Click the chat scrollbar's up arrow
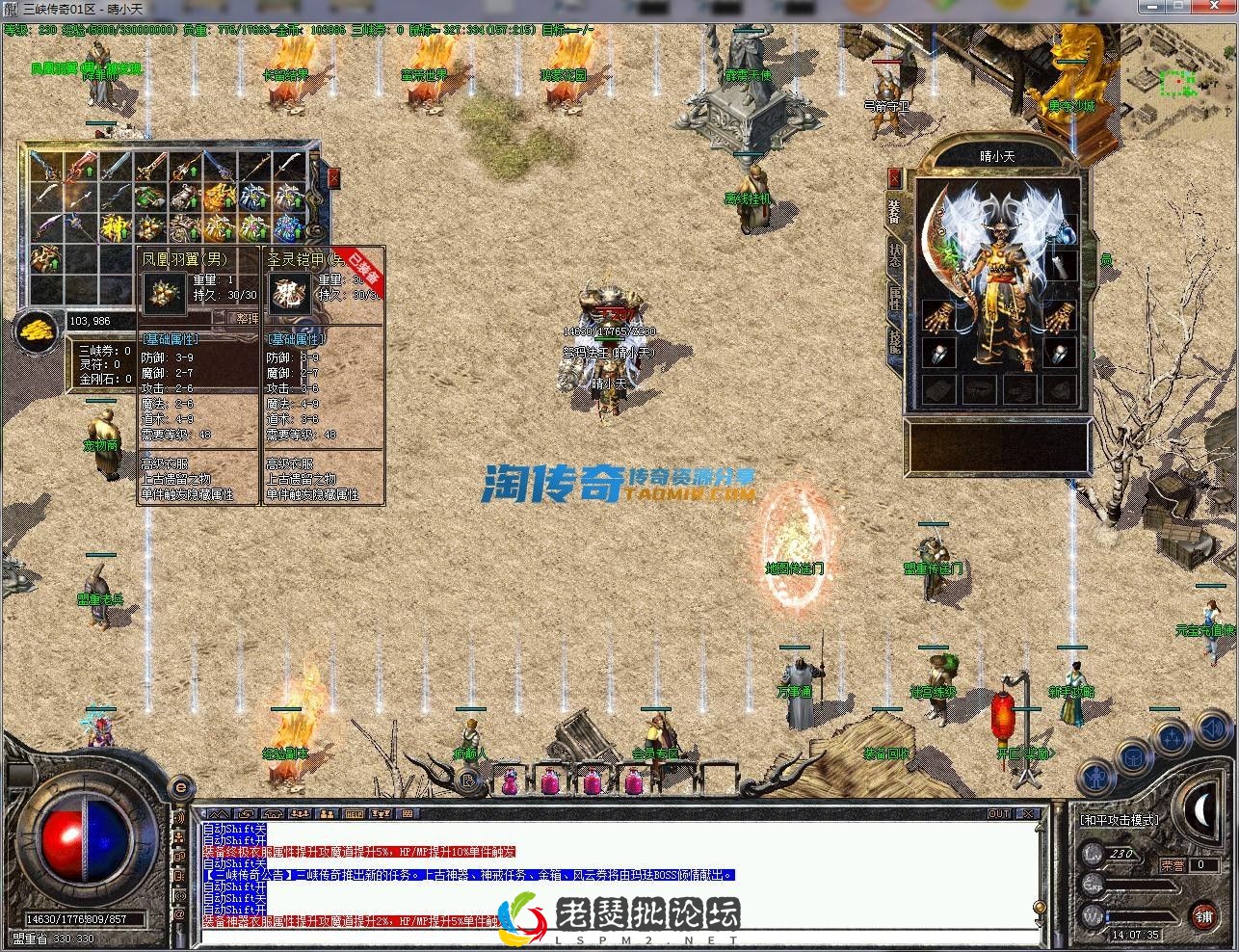Viewport: 1239px width, 952px height. coord(1040,828)
